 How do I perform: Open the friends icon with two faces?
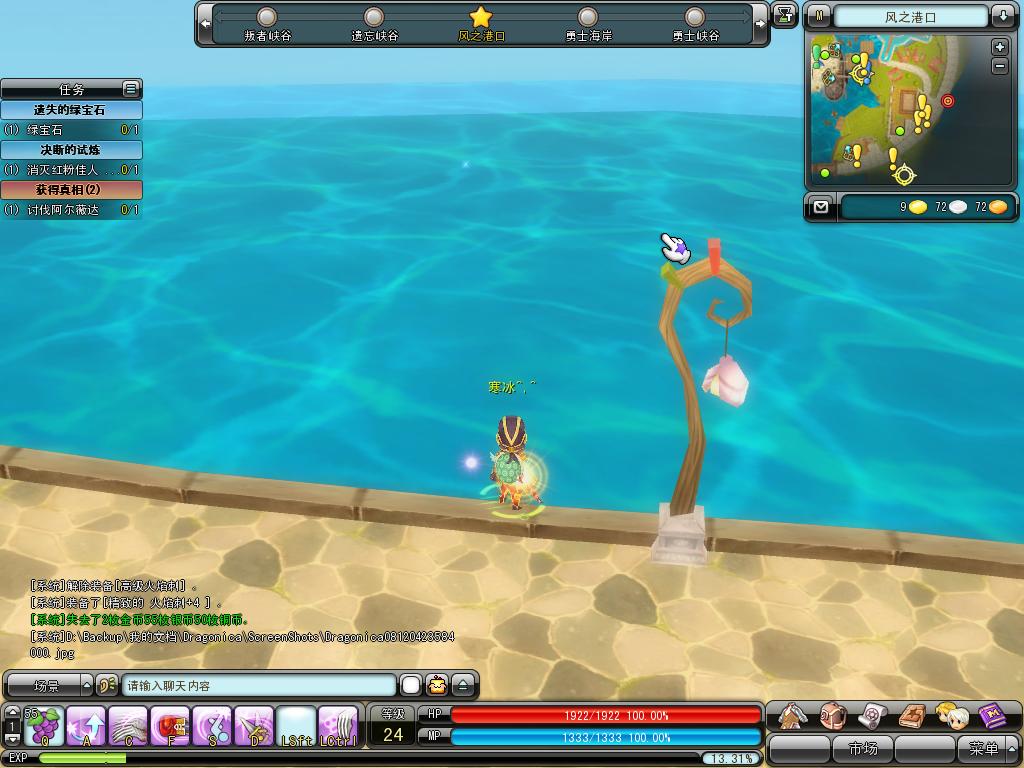pyautogui.click(x=951, y=716)
